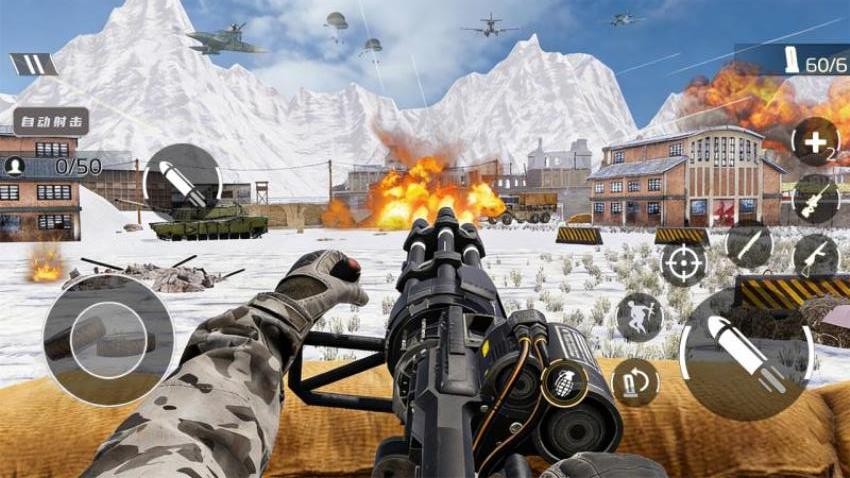Viewport: 850px width, 478px height.
Task: Reload with the magazine reload button
Action: click(635, 382)
